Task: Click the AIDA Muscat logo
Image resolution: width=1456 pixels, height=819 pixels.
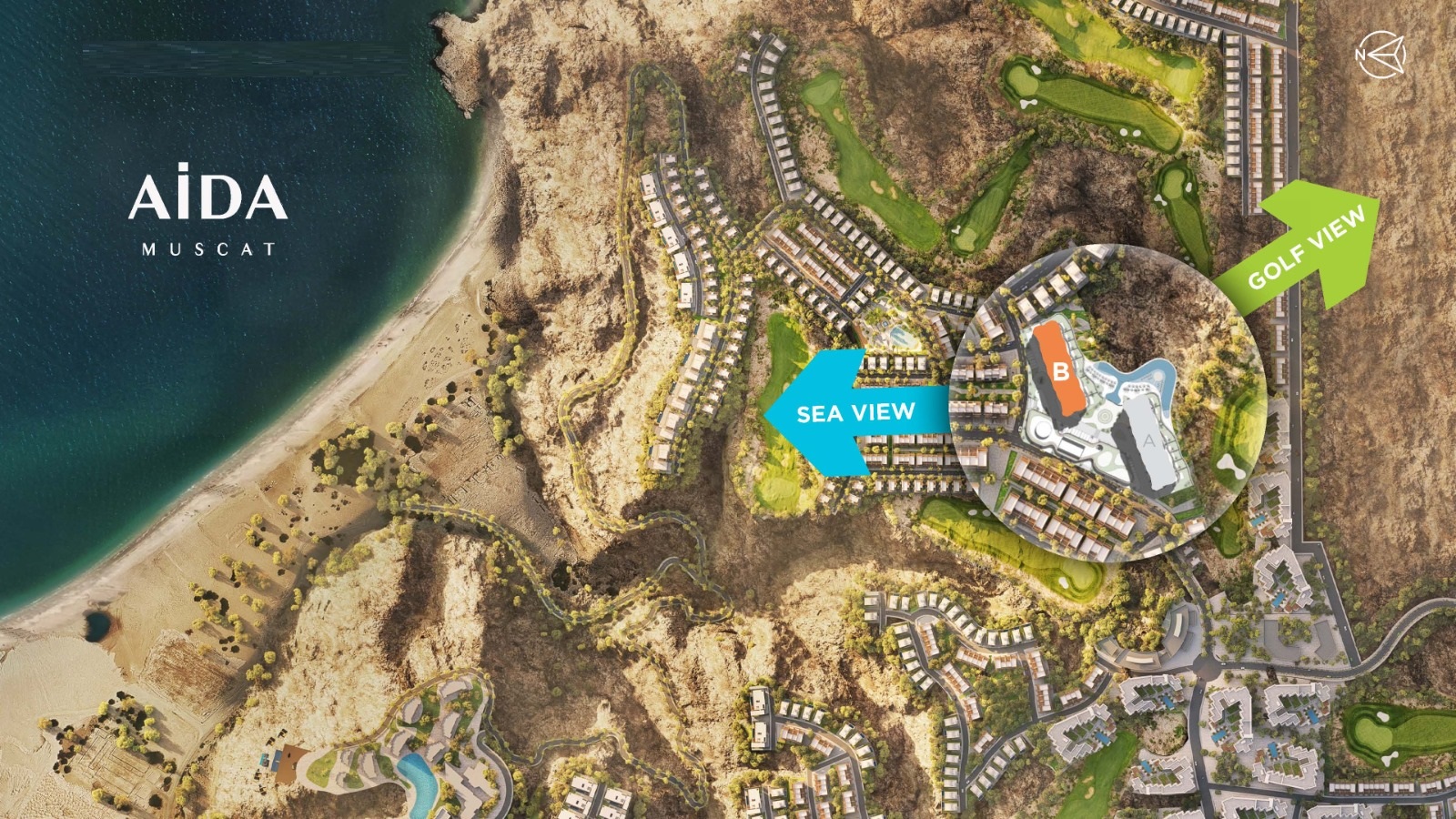Action: 208,210
